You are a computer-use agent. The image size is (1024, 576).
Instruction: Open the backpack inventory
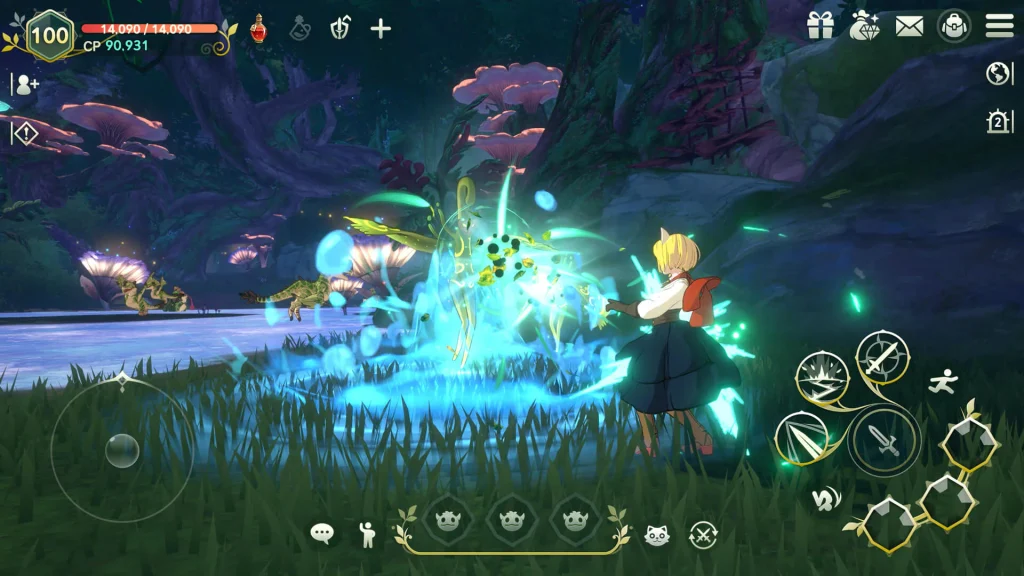[954, 26]
